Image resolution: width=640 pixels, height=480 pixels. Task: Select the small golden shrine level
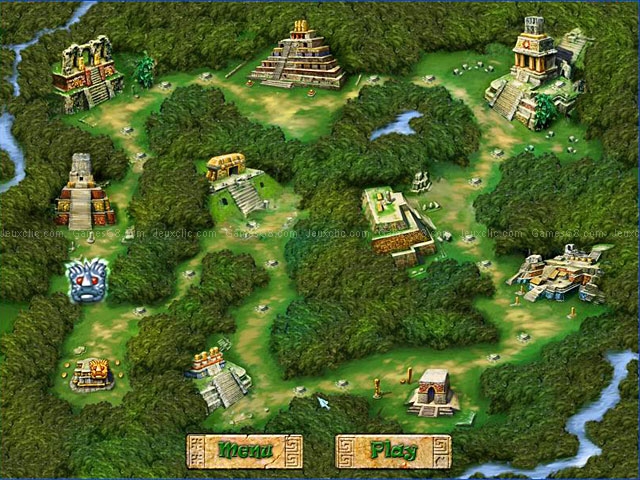click(x=92, y=375)
